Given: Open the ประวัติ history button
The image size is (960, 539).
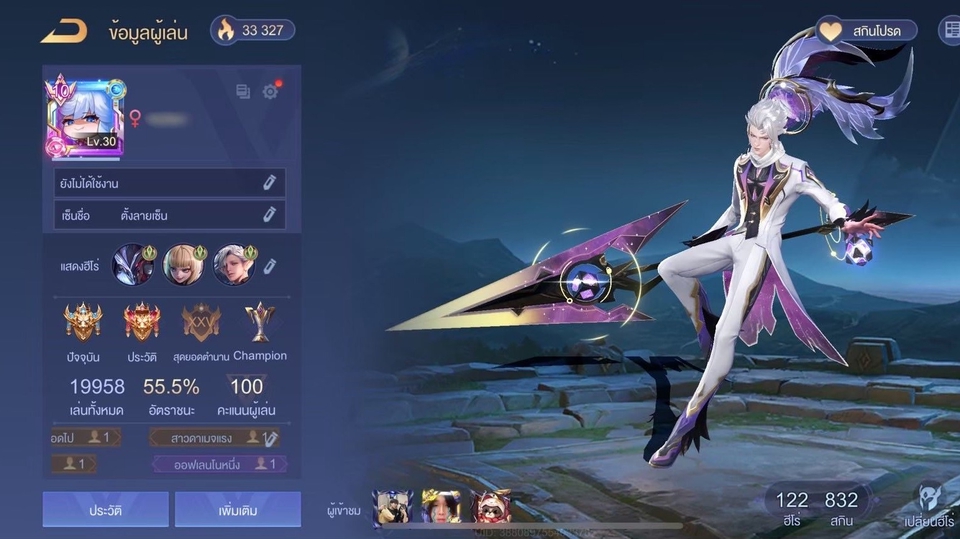Looking at the screenshot, I should tap(105, 509).
